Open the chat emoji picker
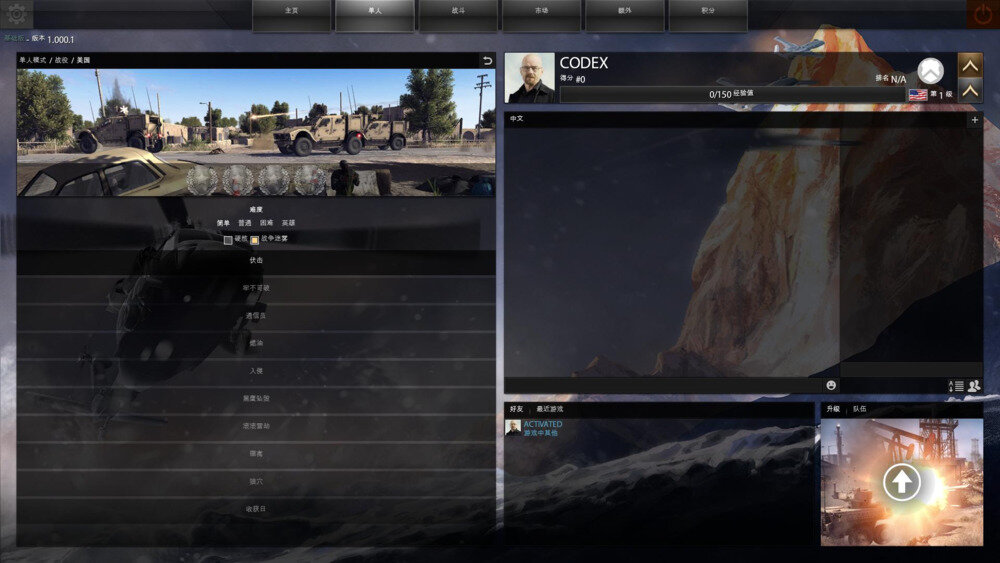Image resolution: width=1000 pixels, height=563 pixels. point(830,385)
